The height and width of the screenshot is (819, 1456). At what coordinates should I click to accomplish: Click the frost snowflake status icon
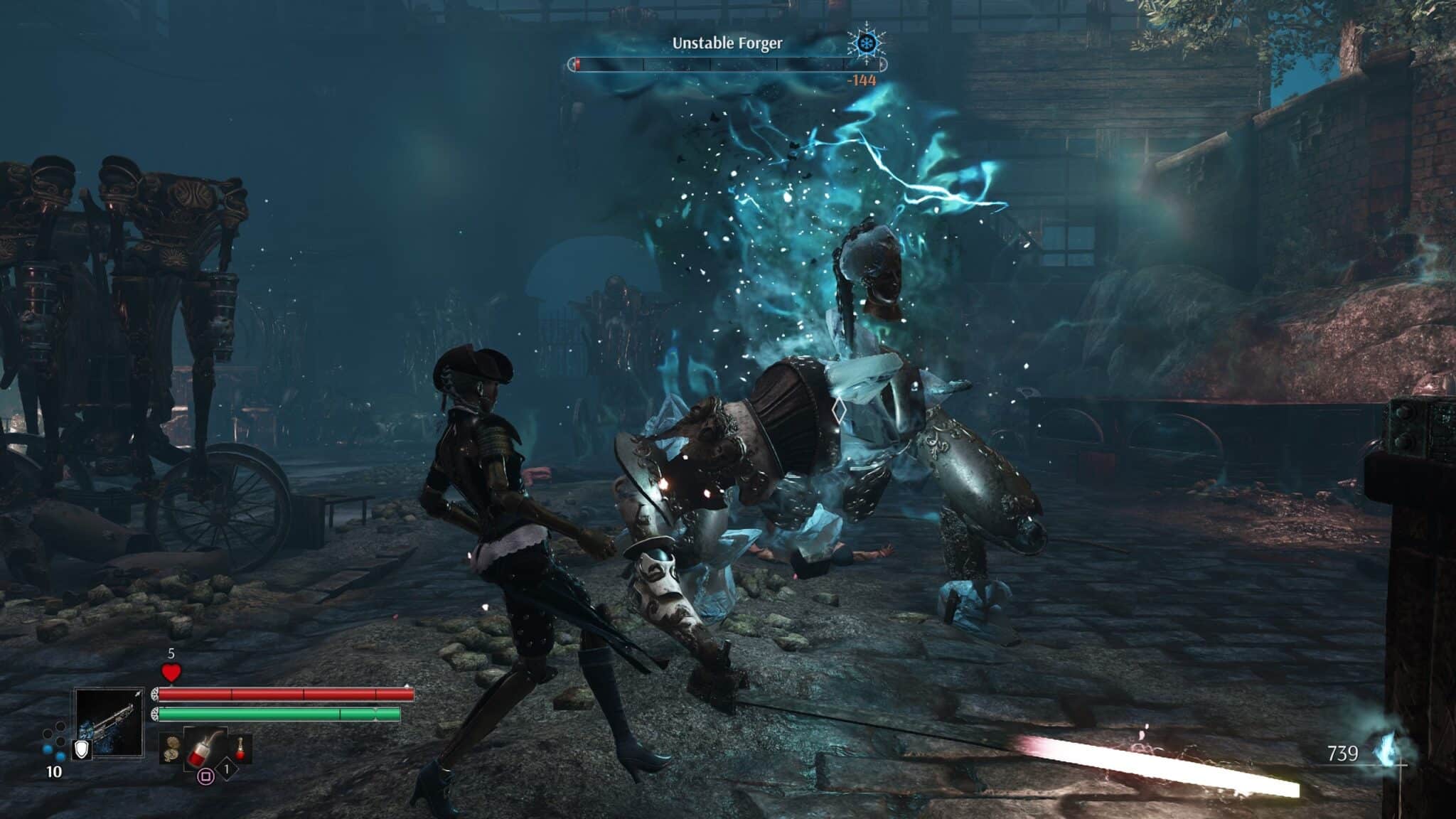pos(867,44)
